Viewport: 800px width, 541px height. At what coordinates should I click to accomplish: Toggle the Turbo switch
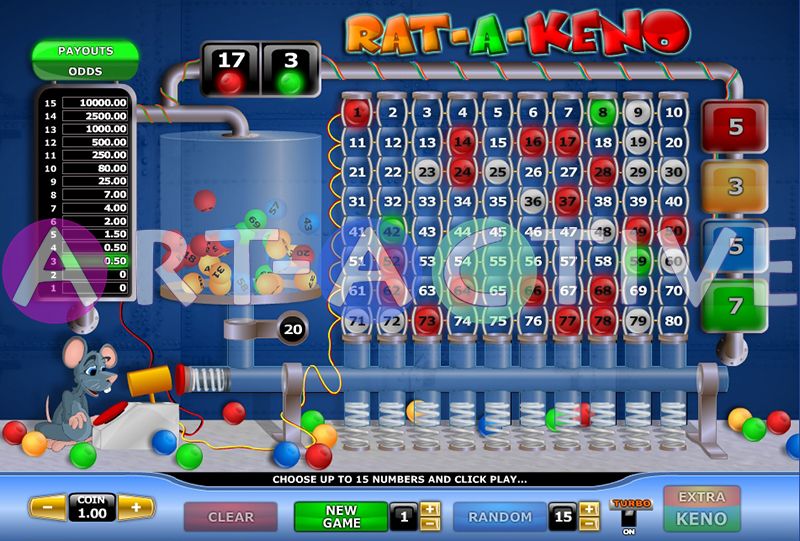pyautogui.click(x=629, y=518)
